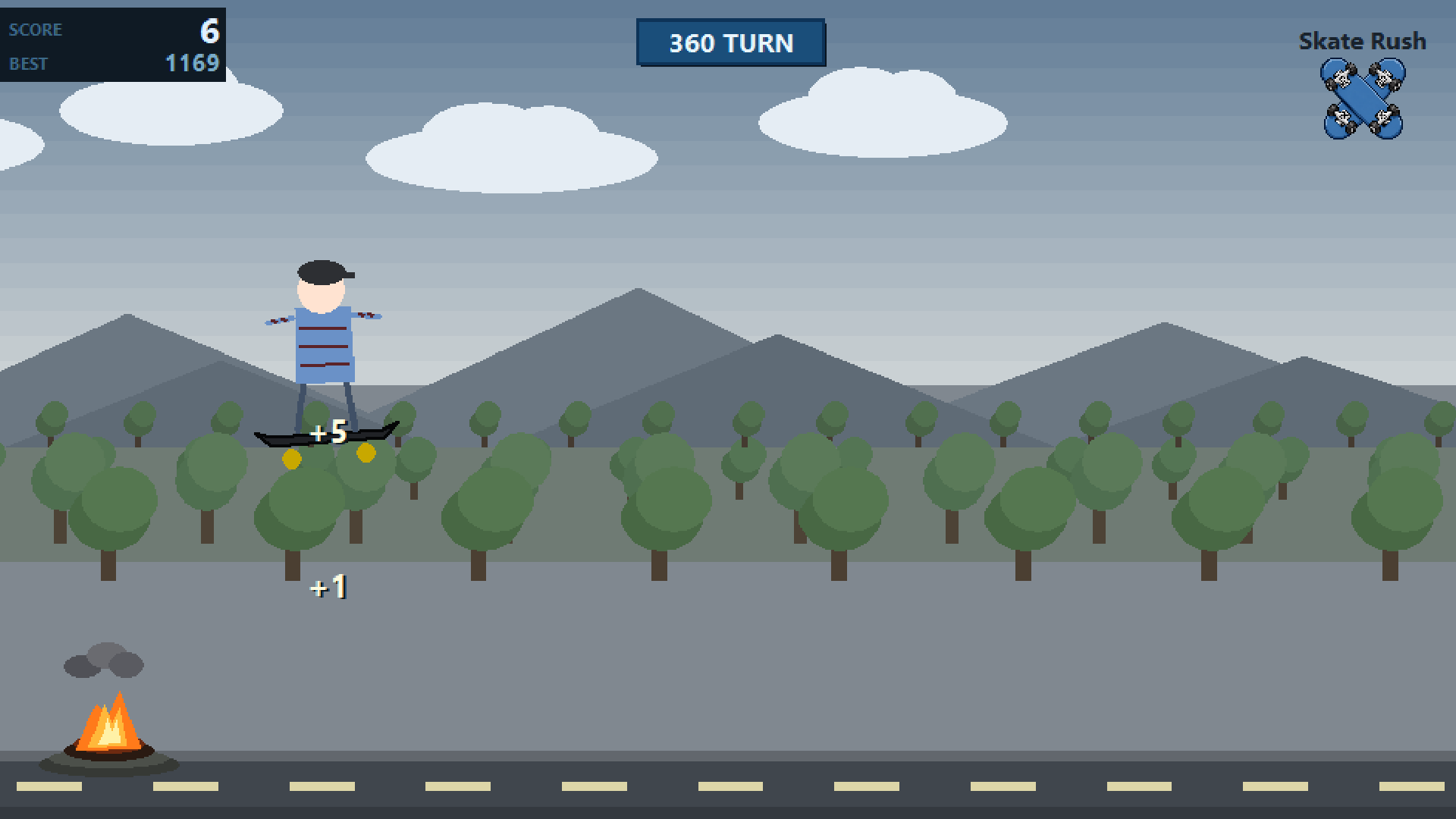
Task: Click the current score value 6
Action: tap(209, 31)
